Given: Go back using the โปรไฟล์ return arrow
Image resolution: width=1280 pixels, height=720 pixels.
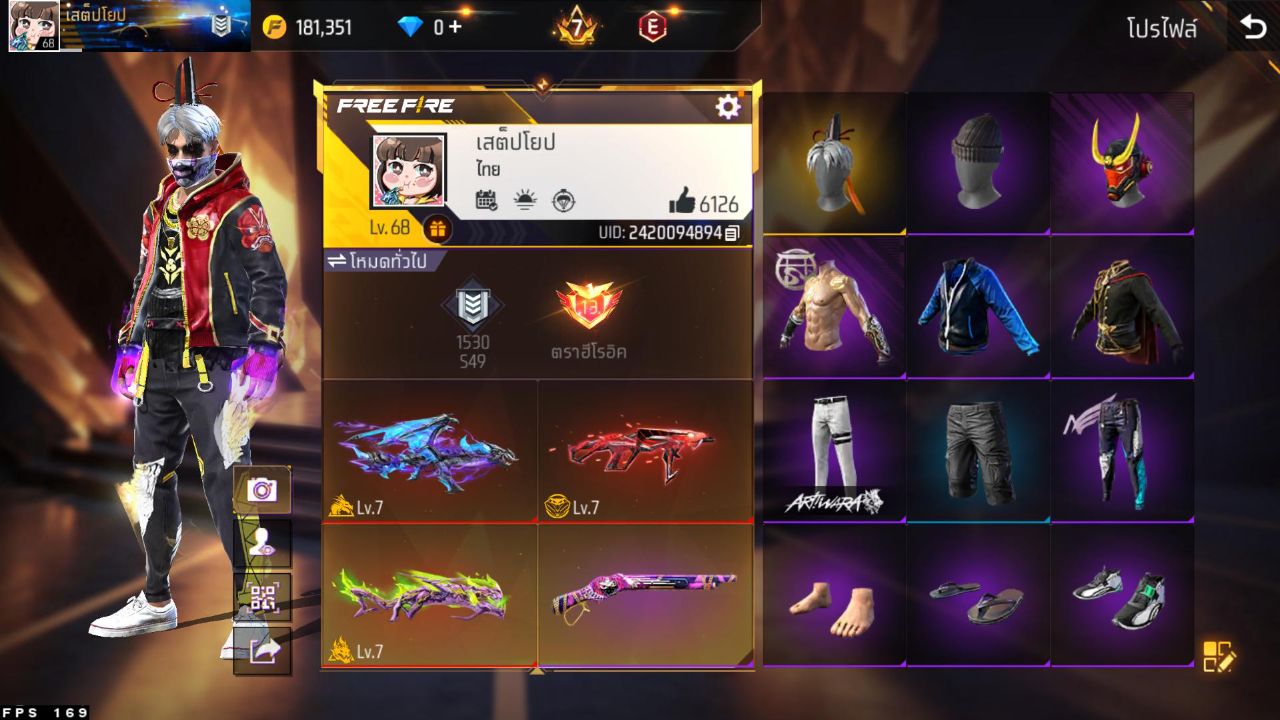Looking at the screenshot, I should [x=1253, y=26].
